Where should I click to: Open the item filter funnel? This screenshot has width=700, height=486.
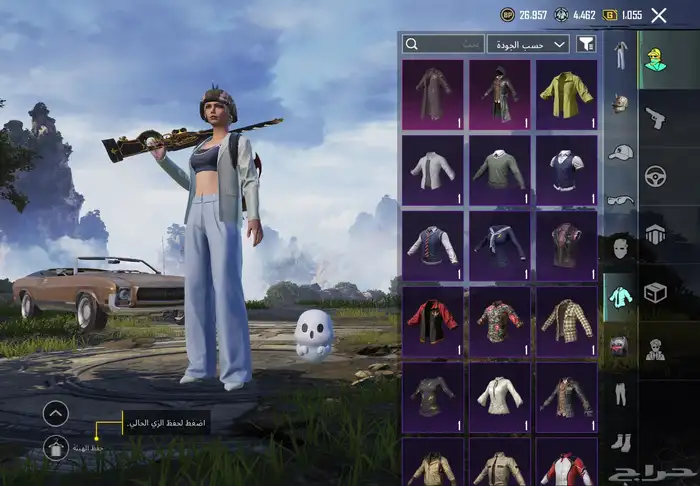[x=586, y=44]
